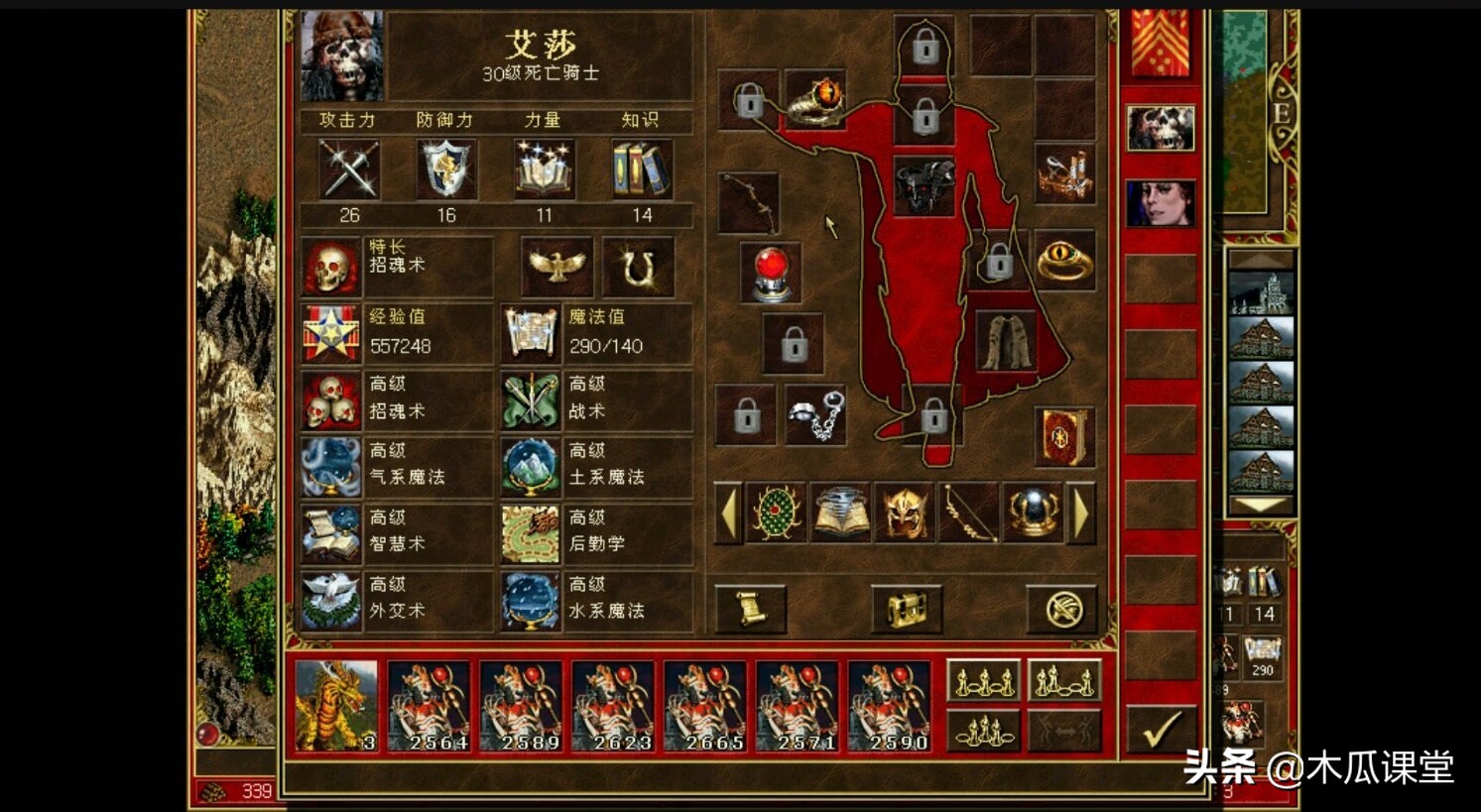This screenshot has width=1481, height=812.
Task: Click the 高级后勤学 logistics skill icon
Action: [x=532, y=533]
